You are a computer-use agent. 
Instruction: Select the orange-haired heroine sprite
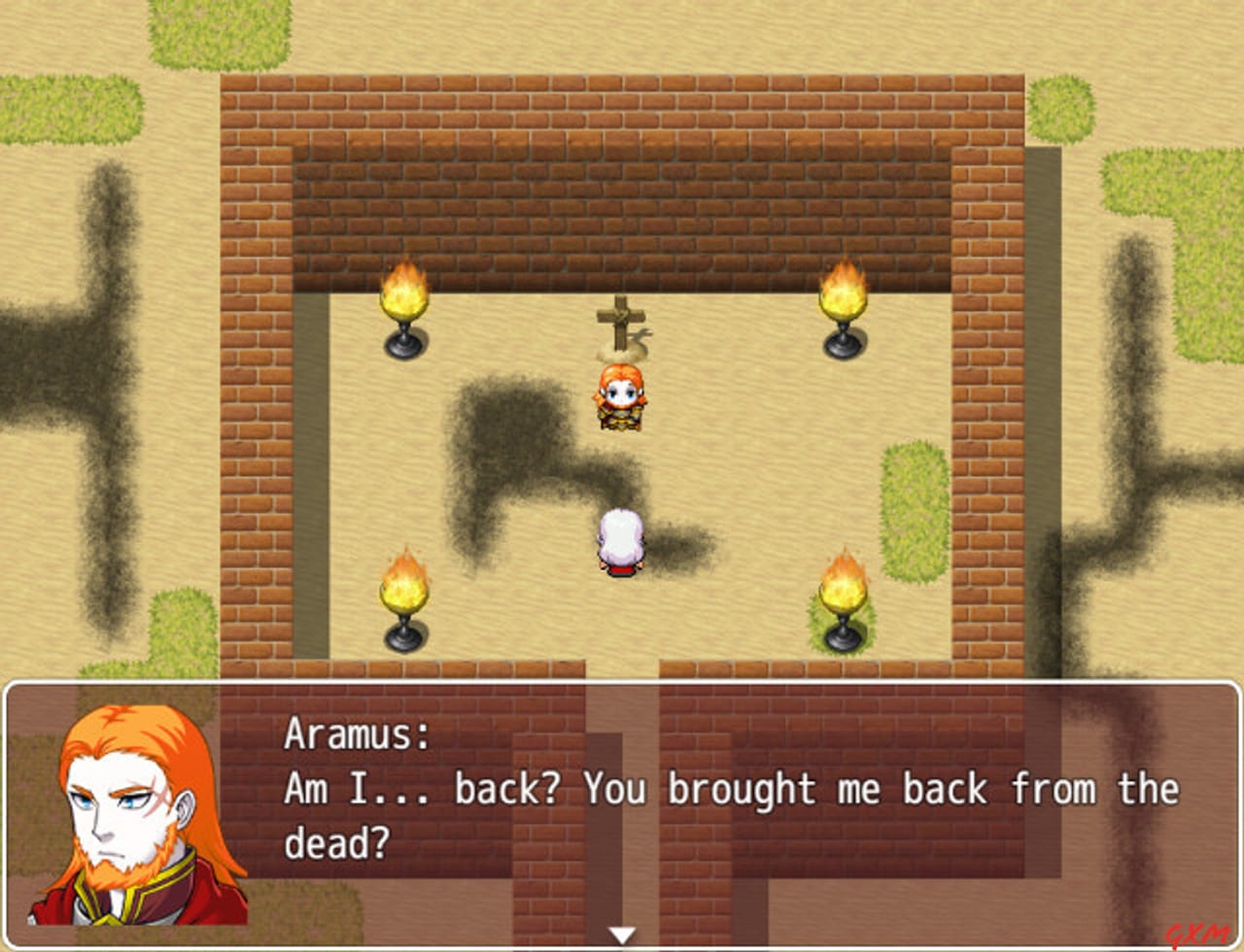point(620,398)
